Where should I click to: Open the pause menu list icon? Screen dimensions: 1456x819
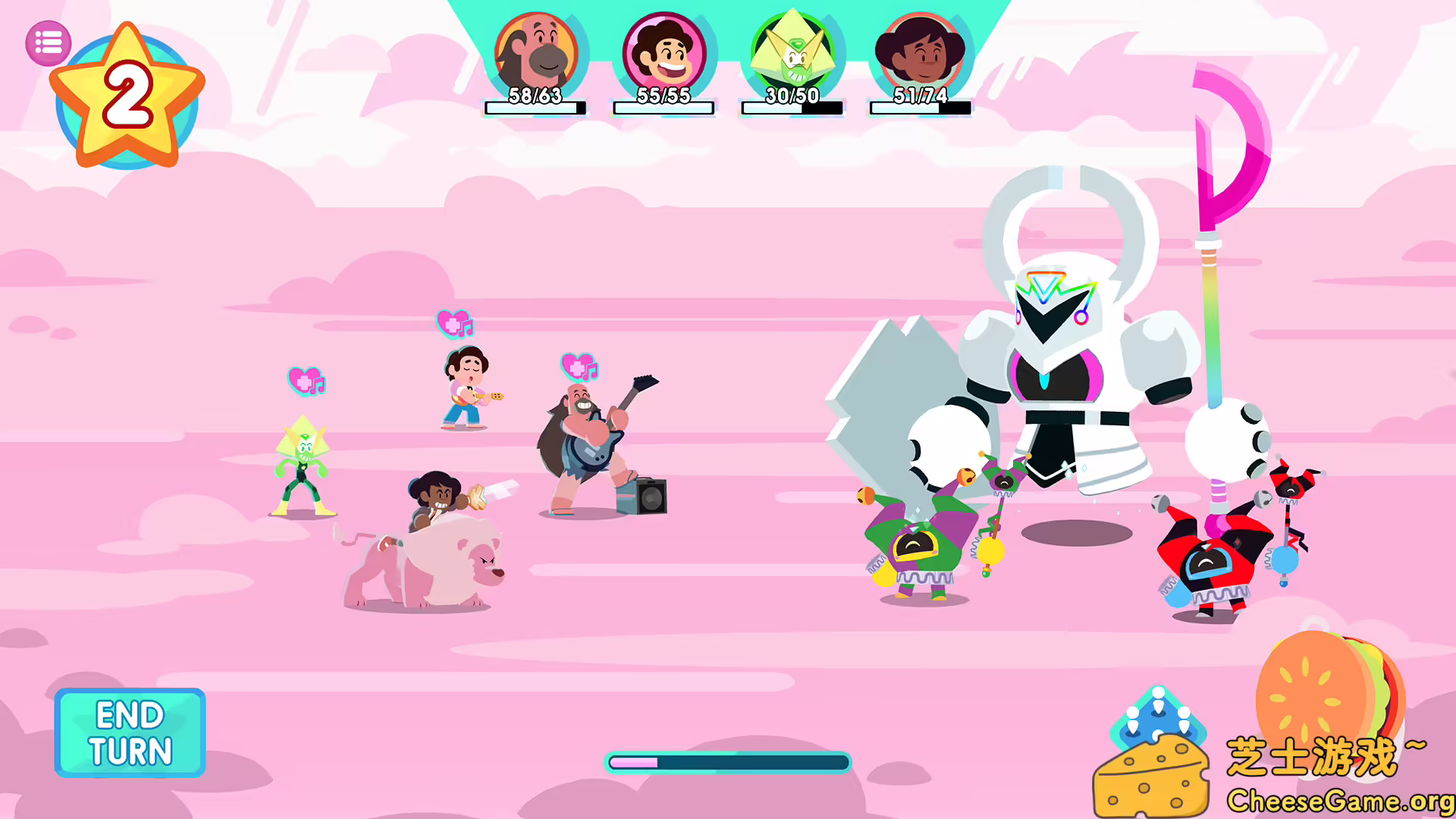pyautogui.click(x=47, y=42)
